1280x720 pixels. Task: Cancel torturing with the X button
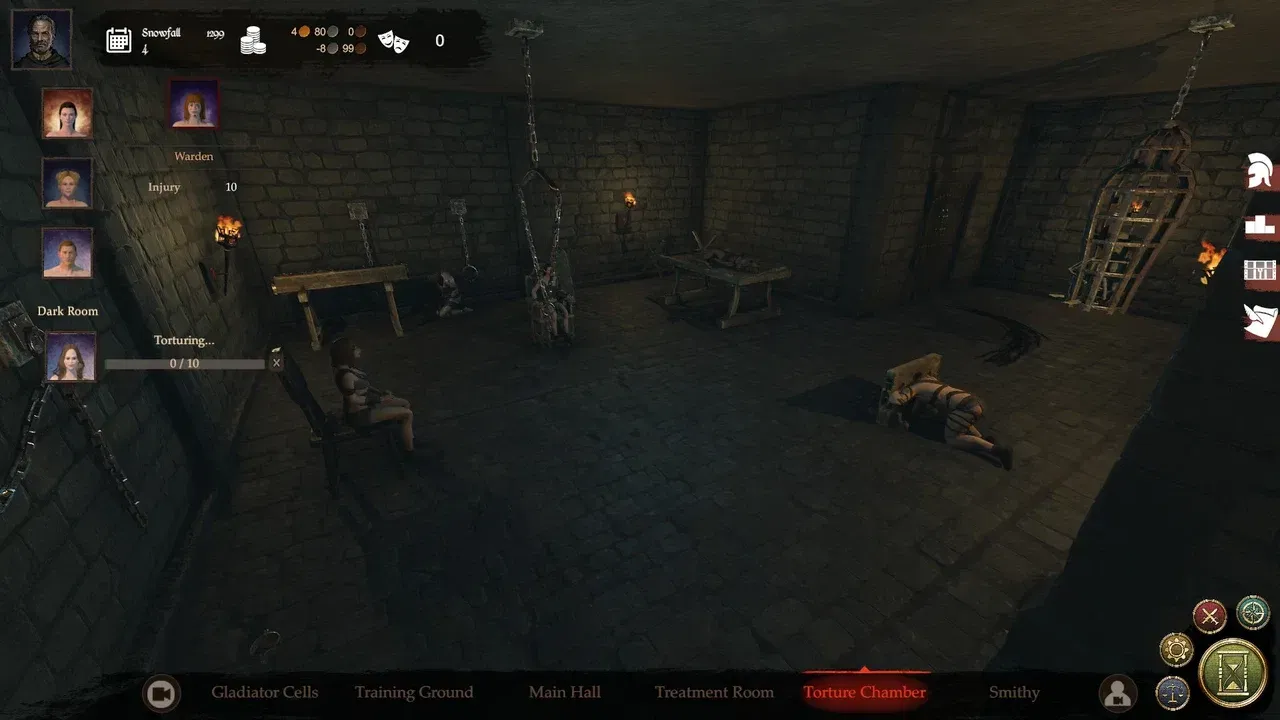277,362
